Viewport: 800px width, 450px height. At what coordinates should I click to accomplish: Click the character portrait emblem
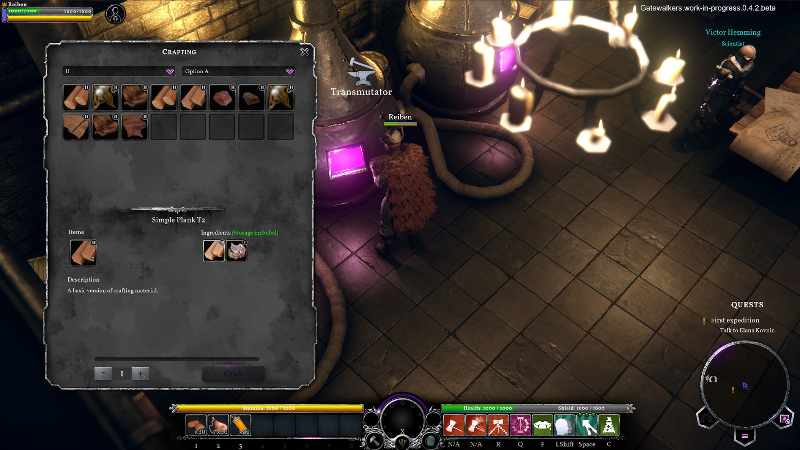[x=116, y=15]
